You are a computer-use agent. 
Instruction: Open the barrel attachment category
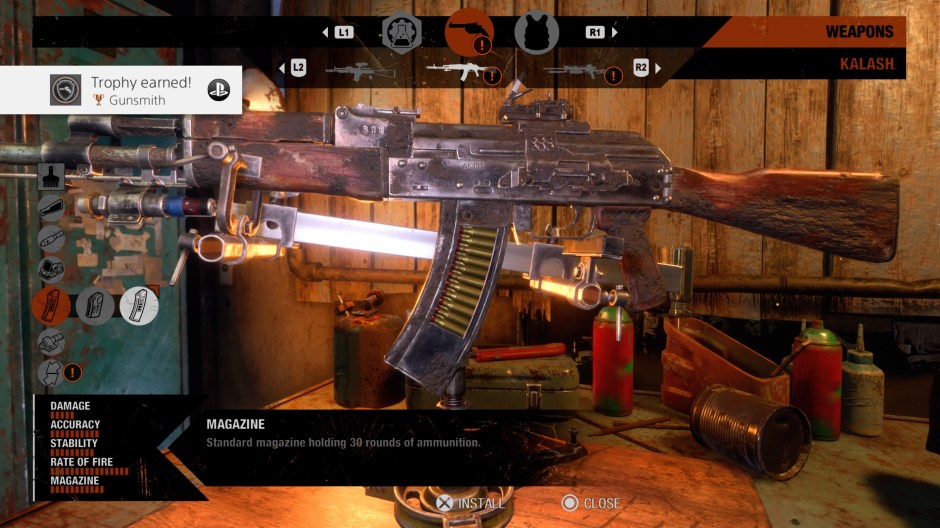click(51, 240)
